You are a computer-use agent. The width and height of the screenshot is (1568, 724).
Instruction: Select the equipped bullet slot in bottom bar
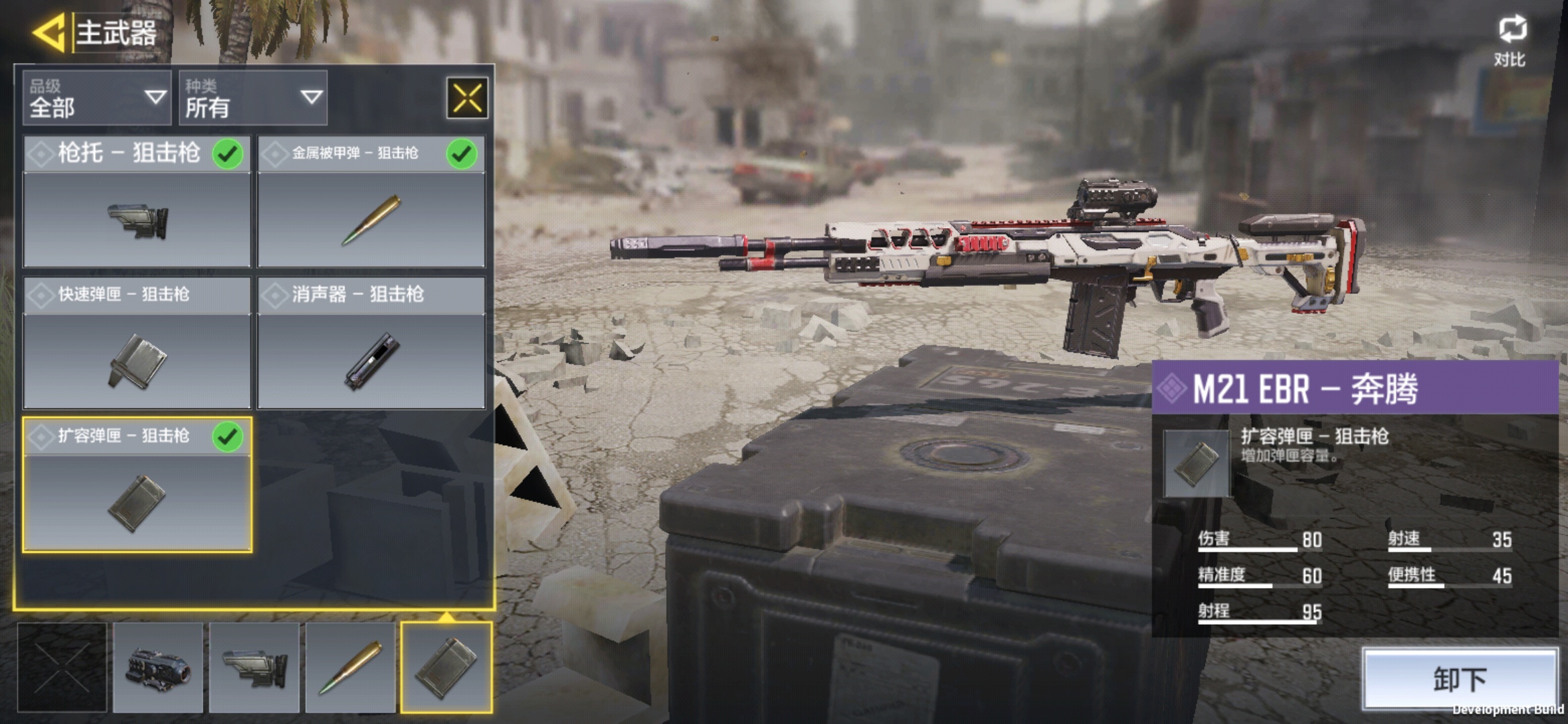point(350,667)
